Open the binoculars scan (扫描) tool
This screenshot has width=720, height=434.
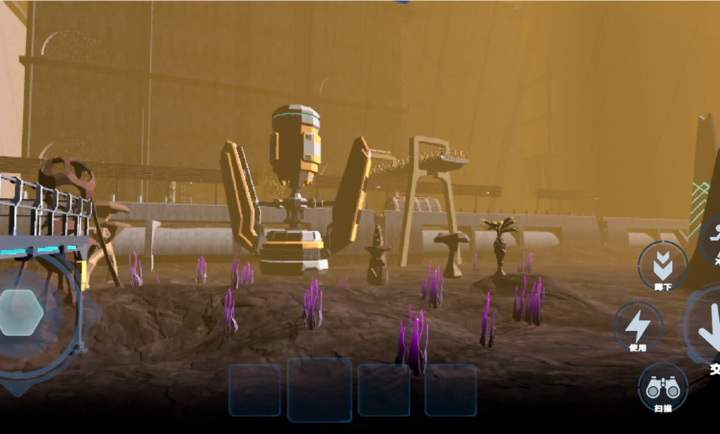pyautogui.click(x=661, y=387)
